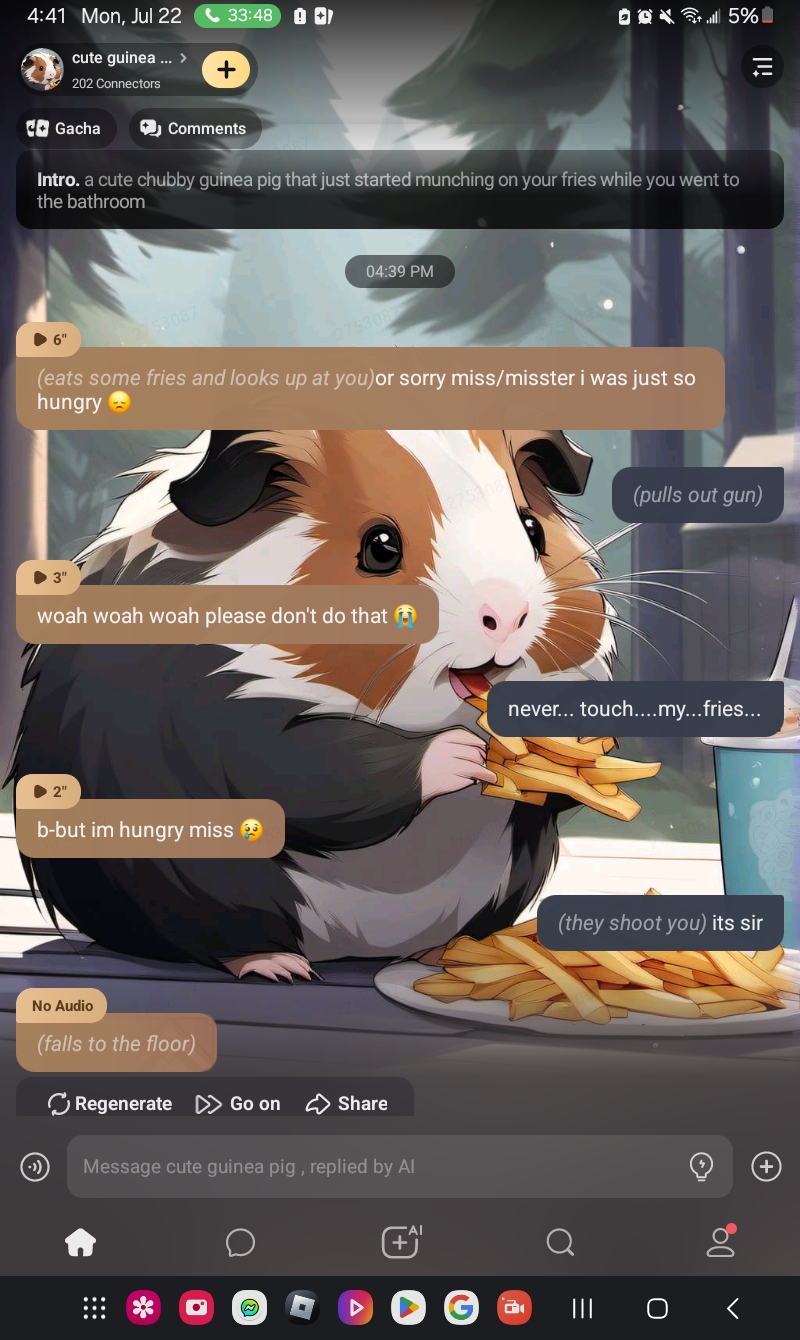Play the 2-second voice message
800x1340 pixels.
[49, 791]
